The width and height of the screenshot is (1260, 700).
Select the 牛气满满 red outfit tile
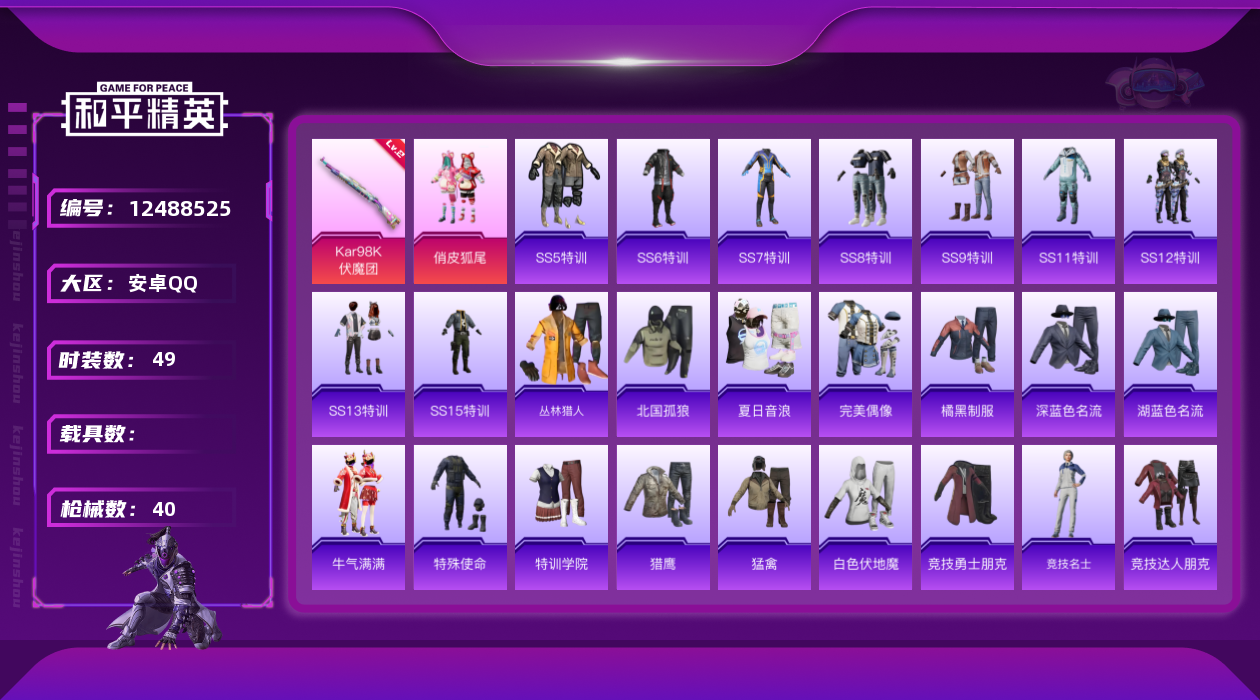(358, 517)
